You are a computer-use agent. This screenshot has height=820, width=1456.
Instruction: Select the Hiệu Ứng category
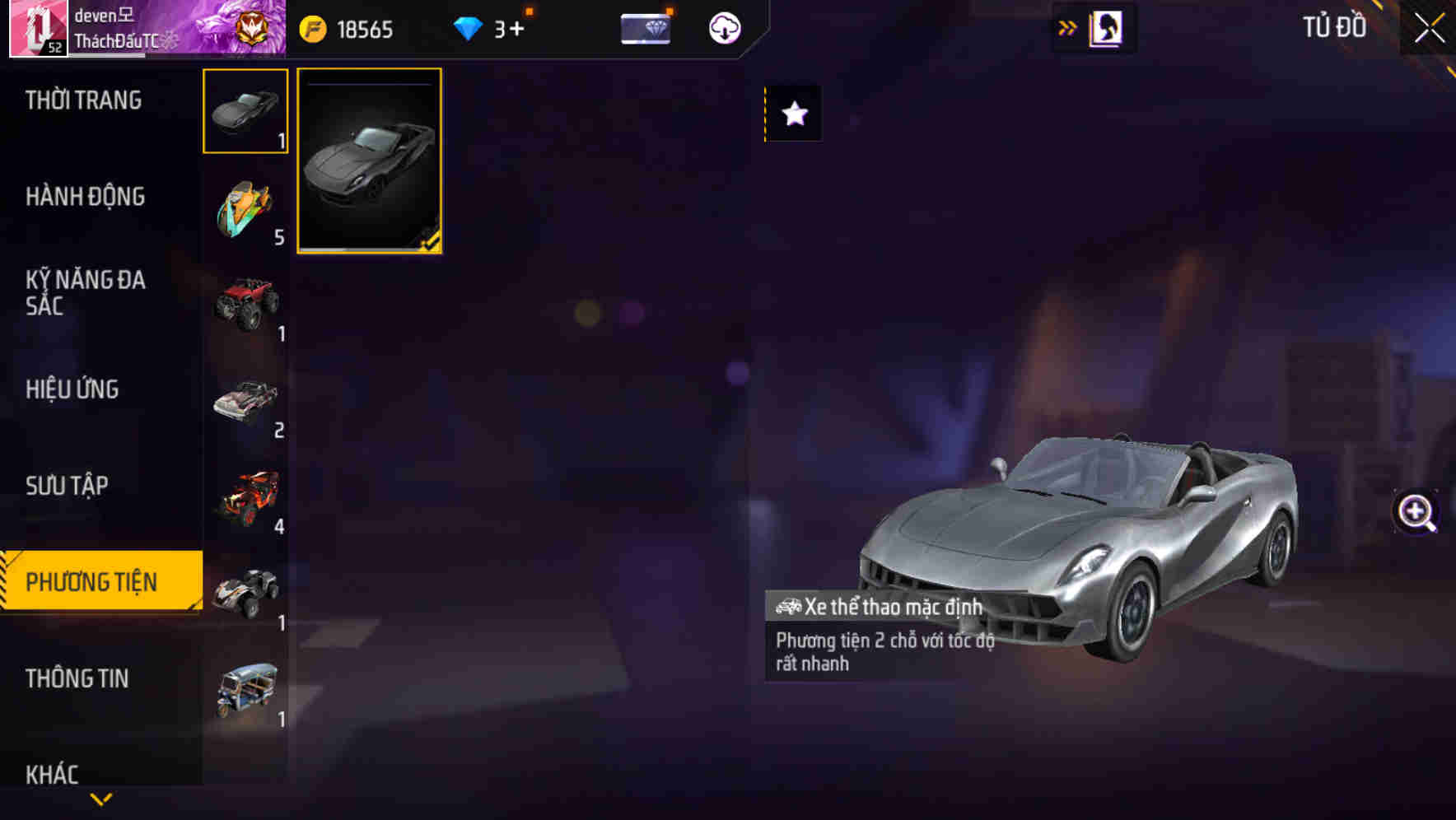tap(74, 389)
